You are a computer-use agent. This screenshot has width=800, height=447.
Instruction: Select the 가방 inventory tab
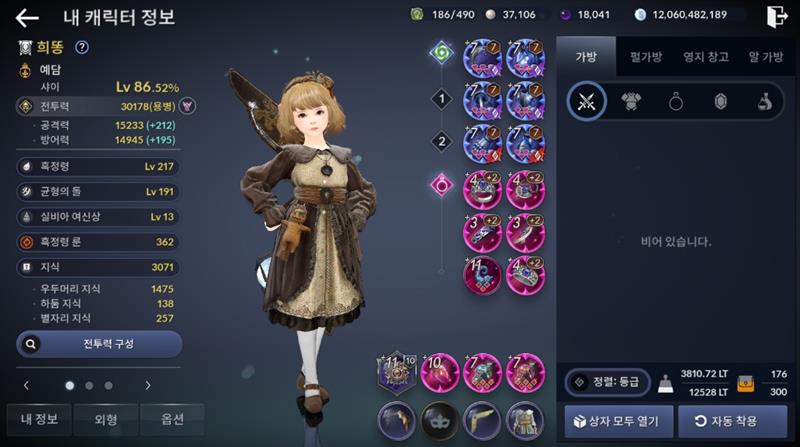[585, 57]
